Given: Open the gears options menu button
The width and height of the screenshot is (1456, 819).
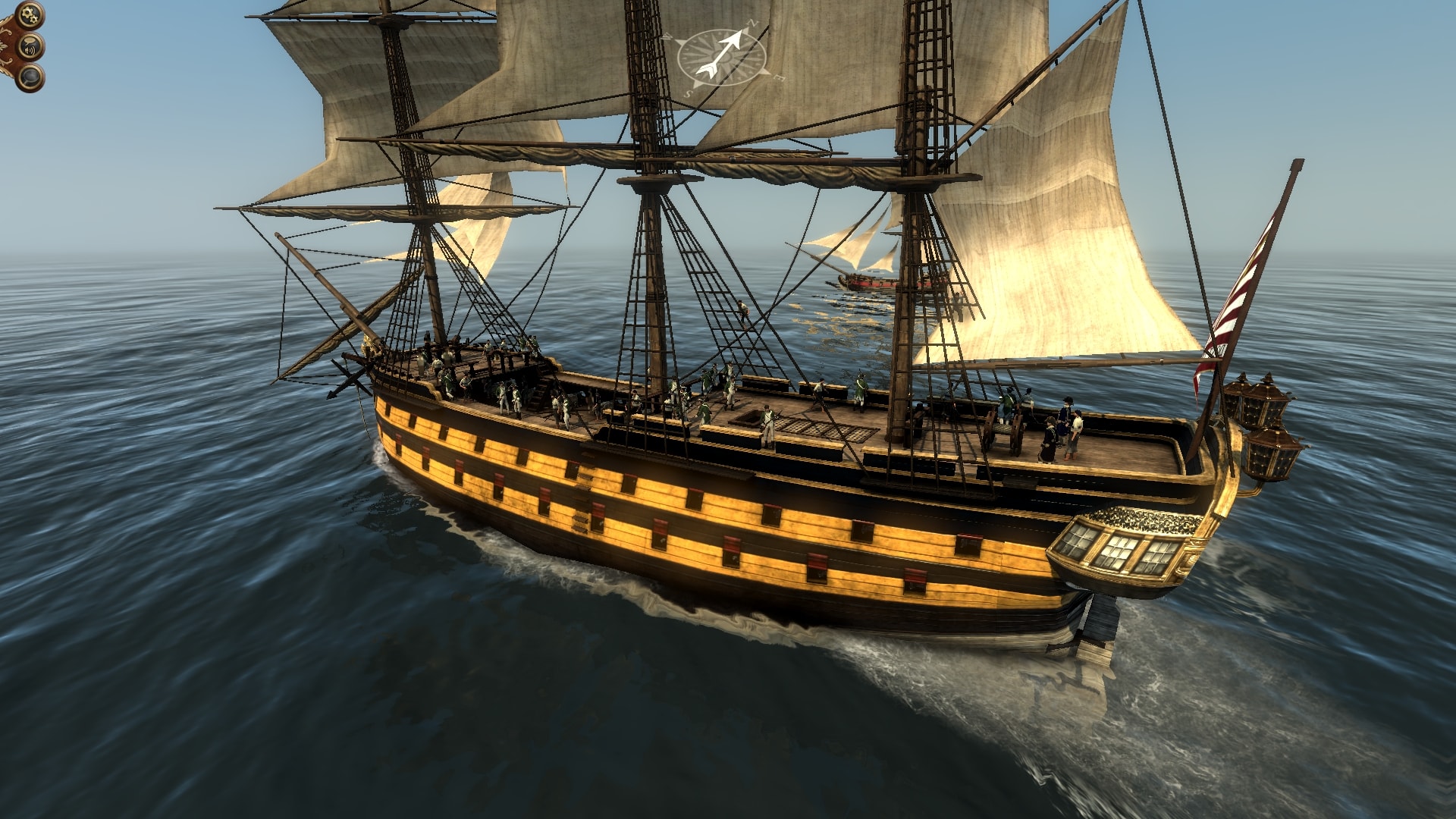Looking at the screenshot, I should 30,14.
